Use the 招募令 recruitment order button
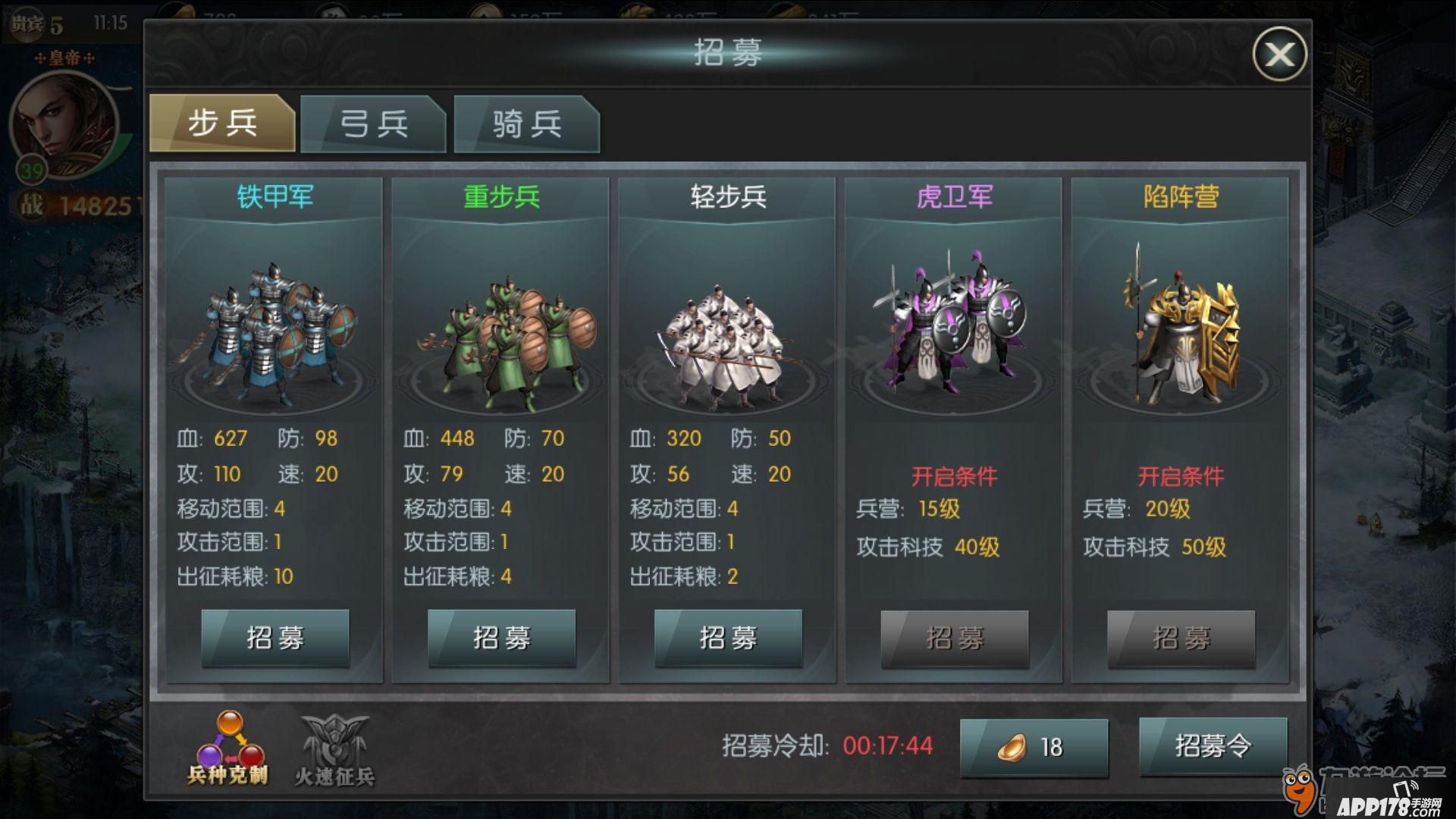 coord(1213,746)
